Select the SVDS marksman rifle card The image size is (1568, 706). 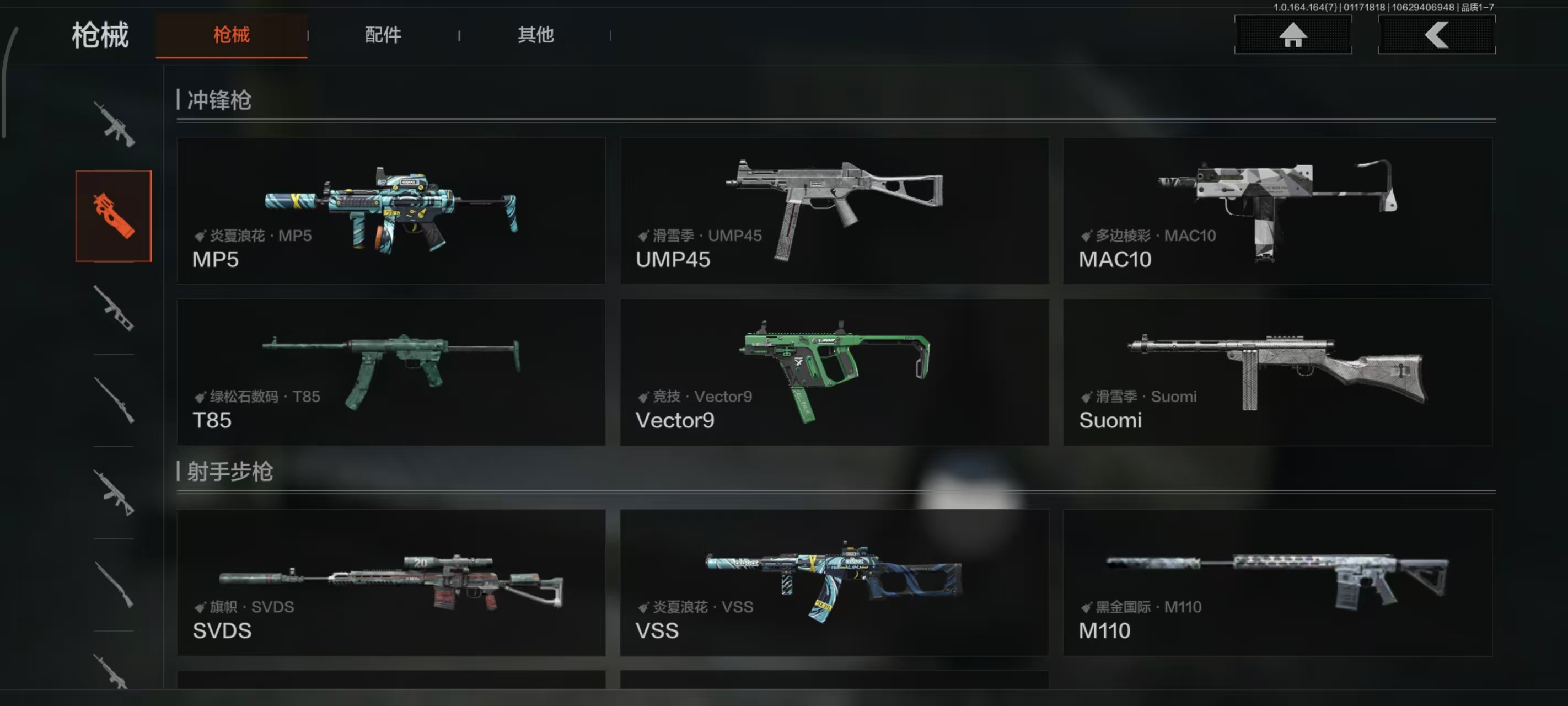[391, 582]
